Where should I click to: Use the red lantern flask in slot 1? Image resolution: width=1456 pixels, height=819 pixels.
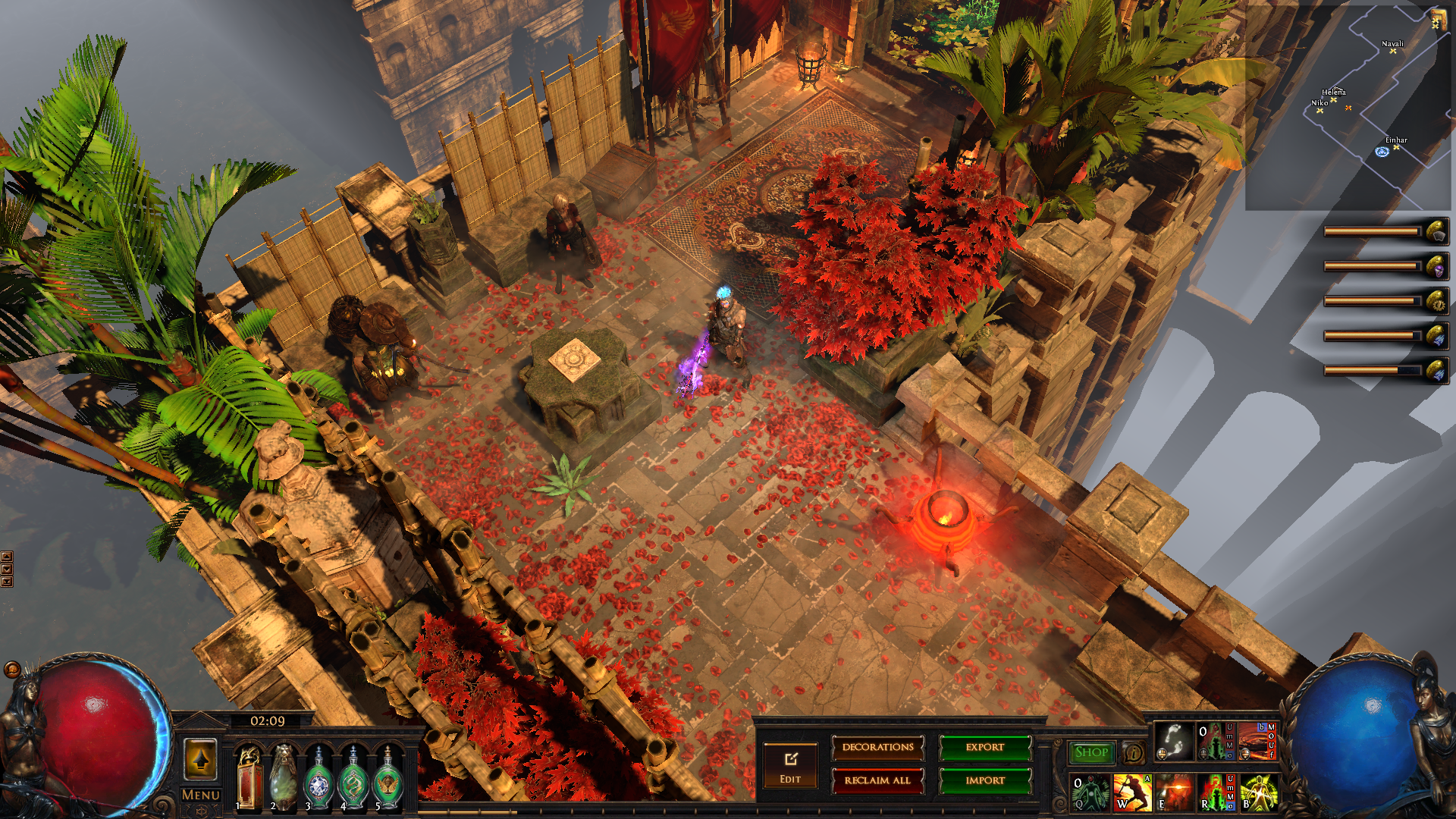(249, 777)
